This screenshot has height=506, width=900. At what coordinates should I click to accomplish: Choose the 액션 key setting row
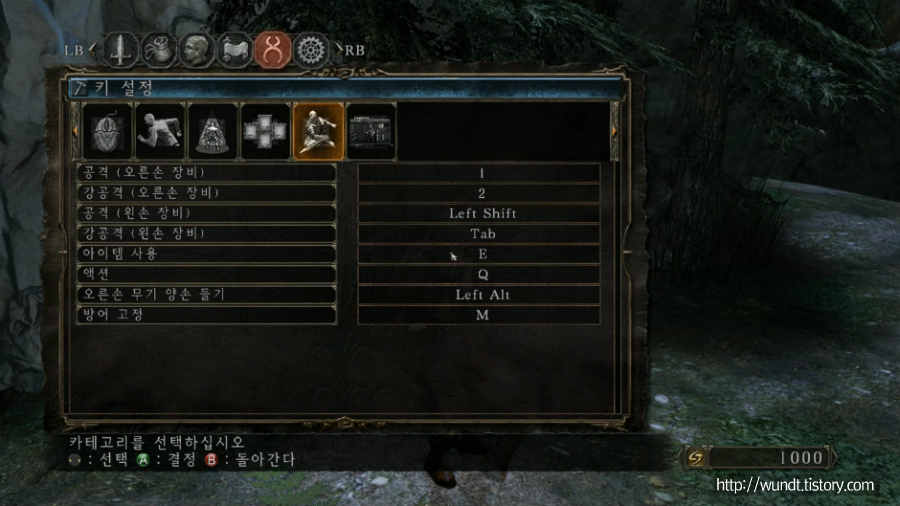(x=206, y=274)
